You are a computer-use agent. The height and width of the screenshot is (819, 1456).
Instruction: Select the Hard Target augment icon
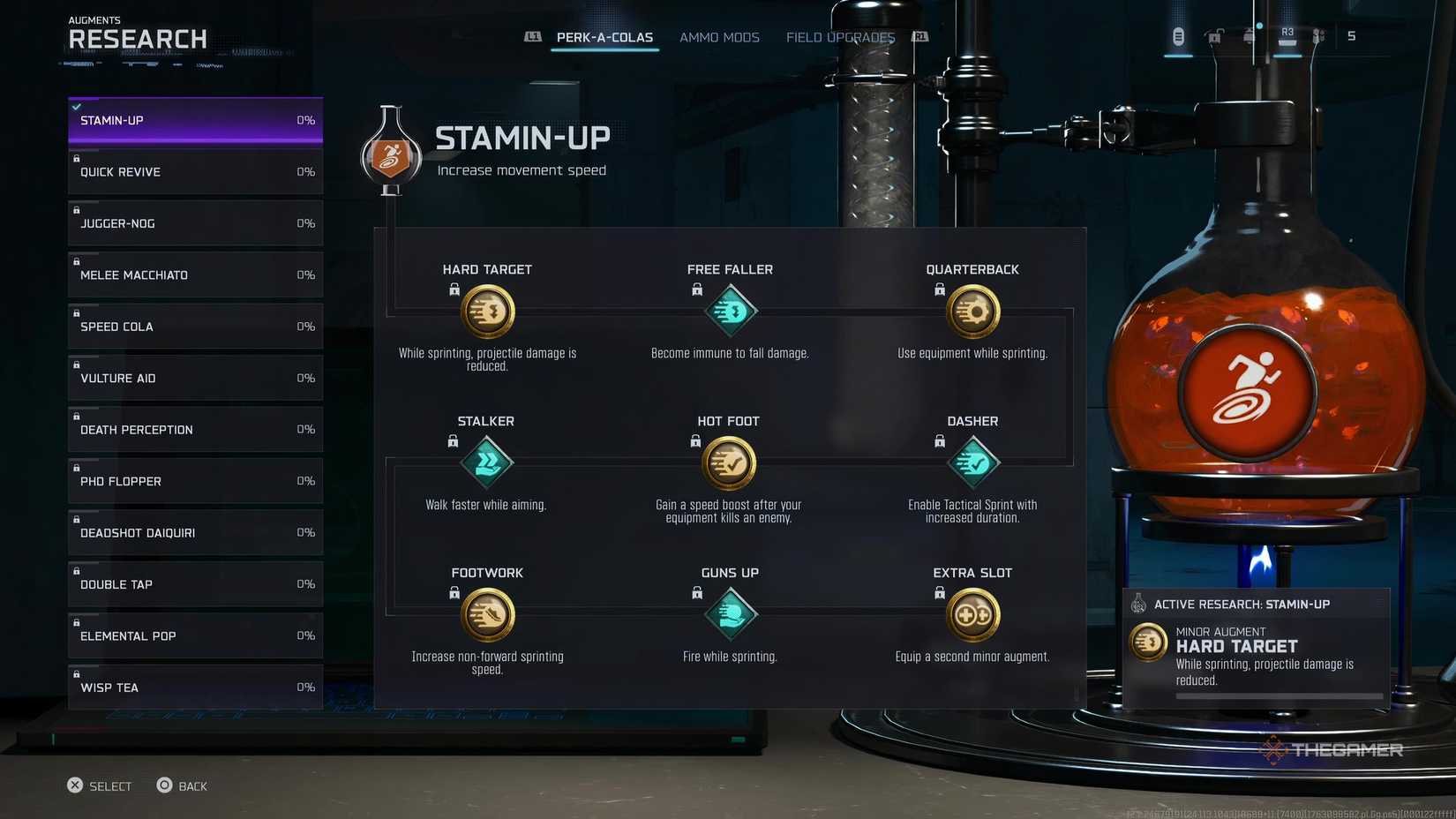click(x=487, y=311)
